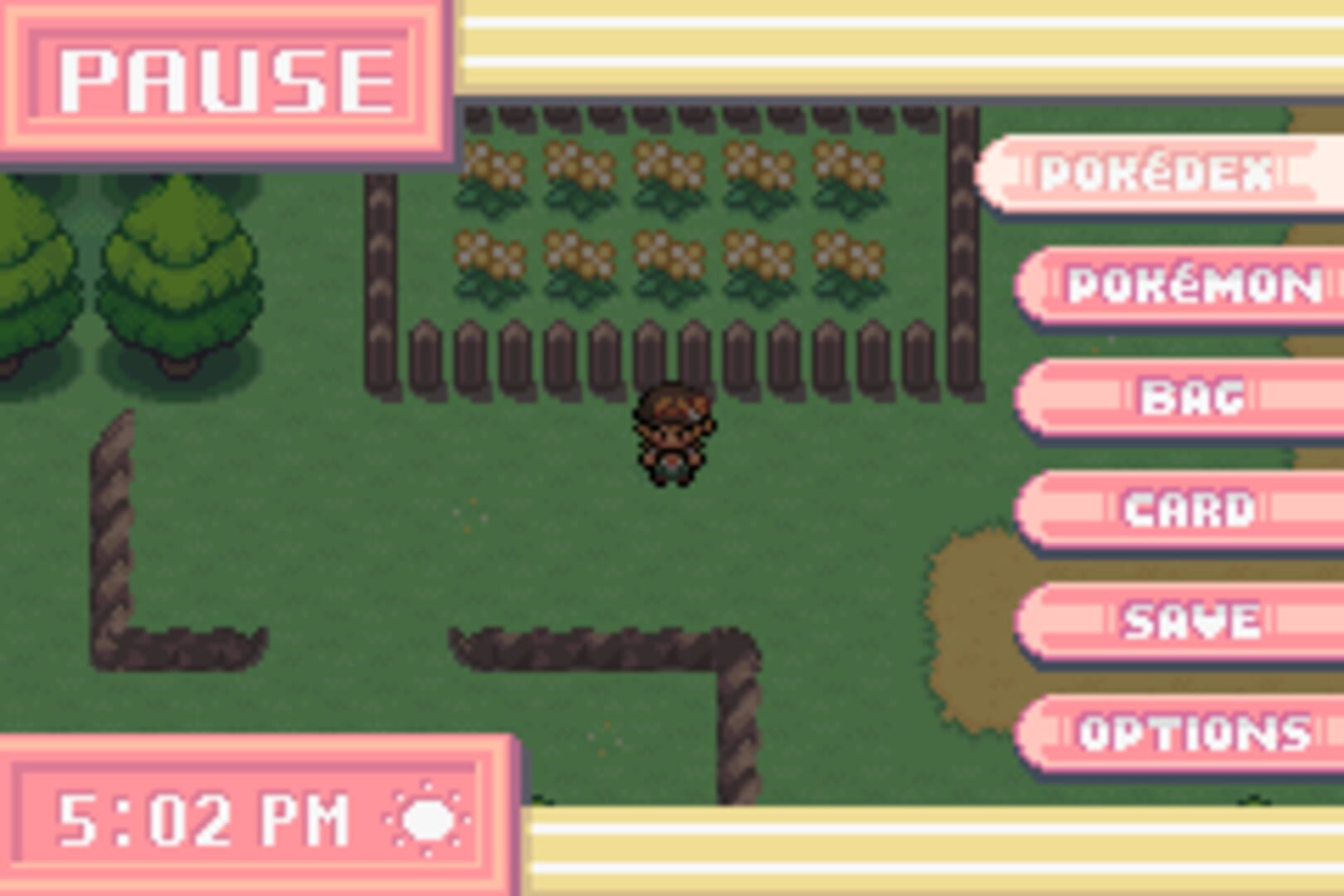Click the heart icon inside the Save label
Viewport: 1344px width, 896px height.
tap(1220, 618)
